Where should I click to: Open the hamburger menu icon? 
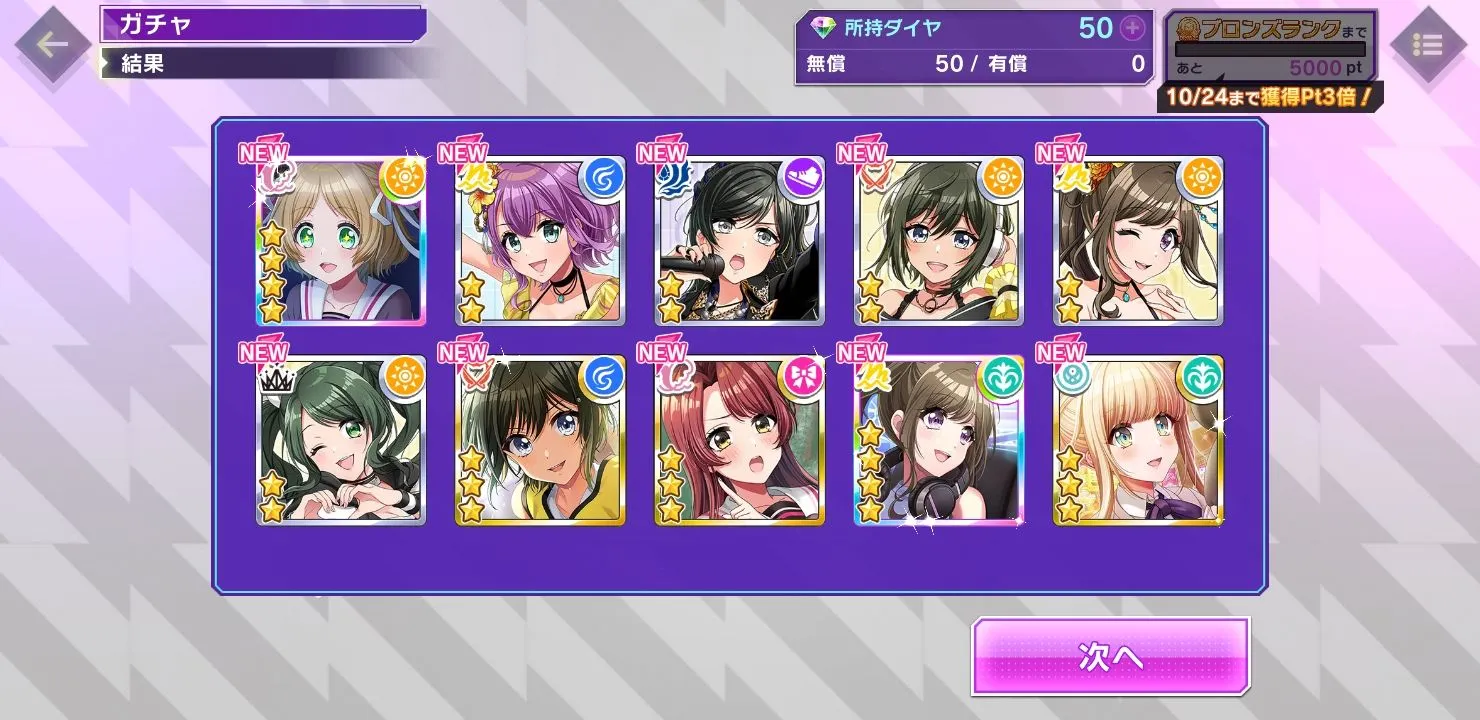1427,45
